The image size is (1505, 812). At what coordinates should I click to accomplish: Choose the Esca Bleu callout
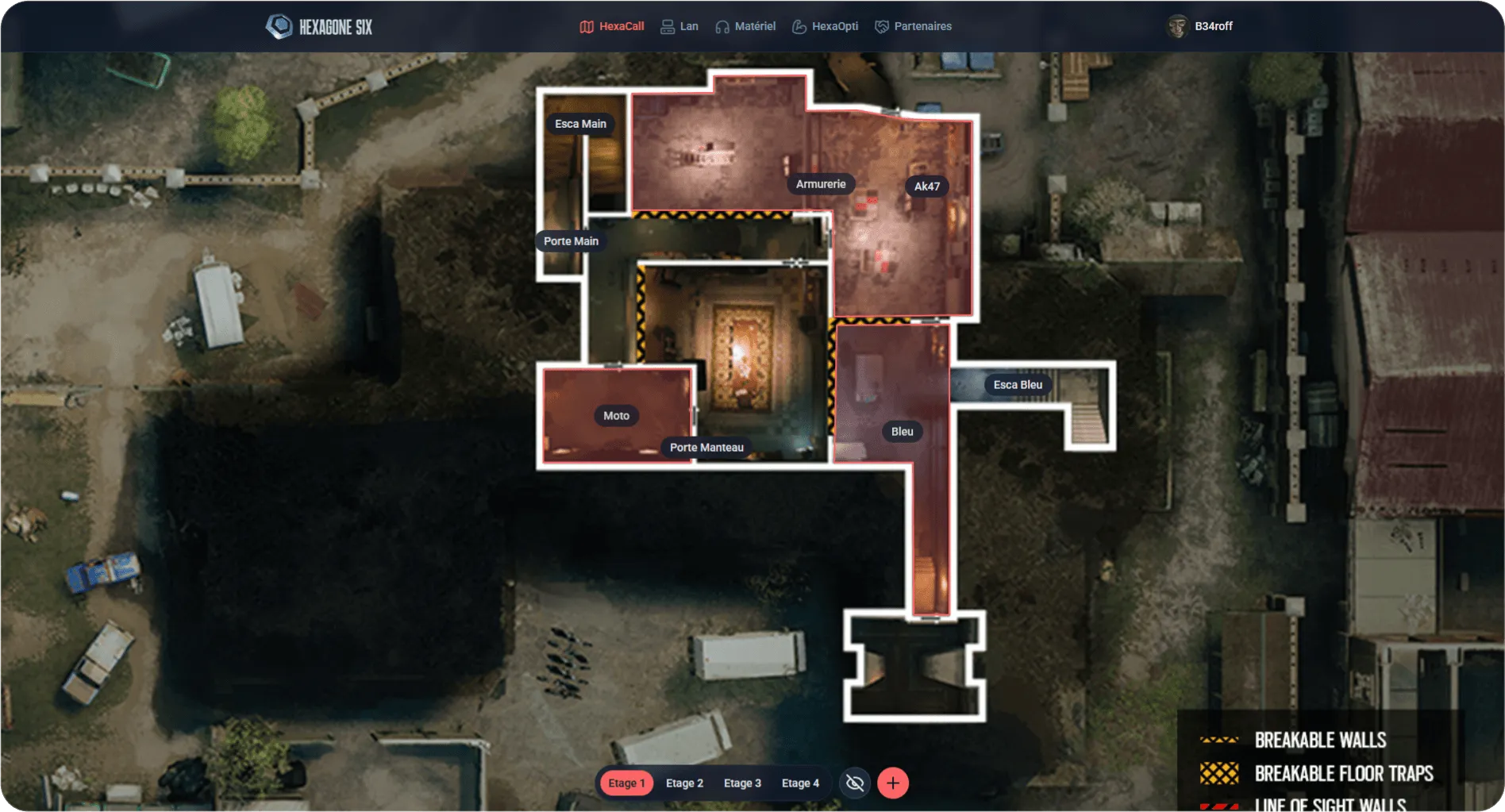pyautogui.click(x=1018, y=385)
